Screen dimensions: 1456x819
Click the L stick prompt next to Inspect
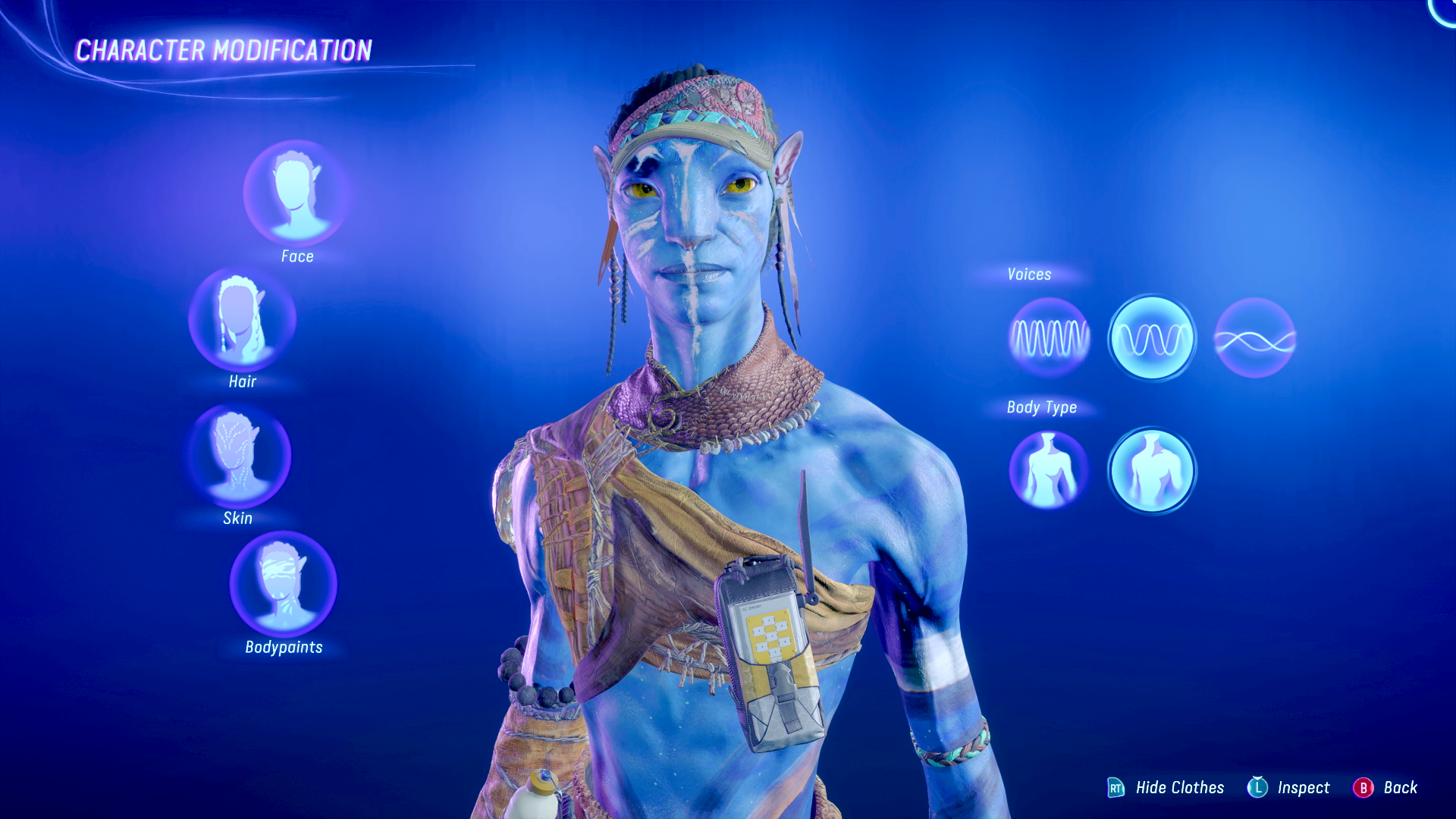[1259, 788]
